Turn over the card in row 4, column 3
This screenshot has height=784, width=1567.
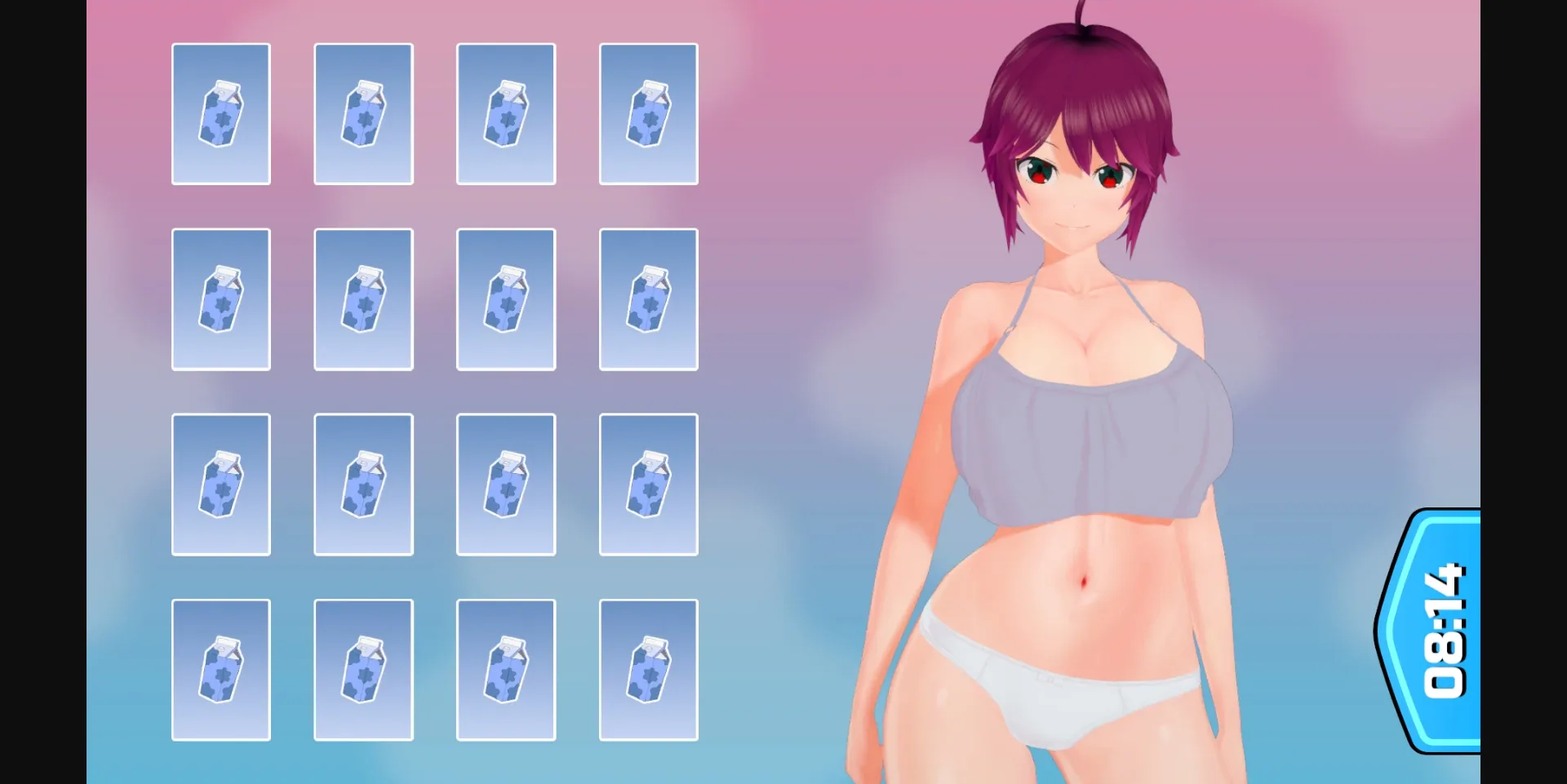[x=506, y=671]
